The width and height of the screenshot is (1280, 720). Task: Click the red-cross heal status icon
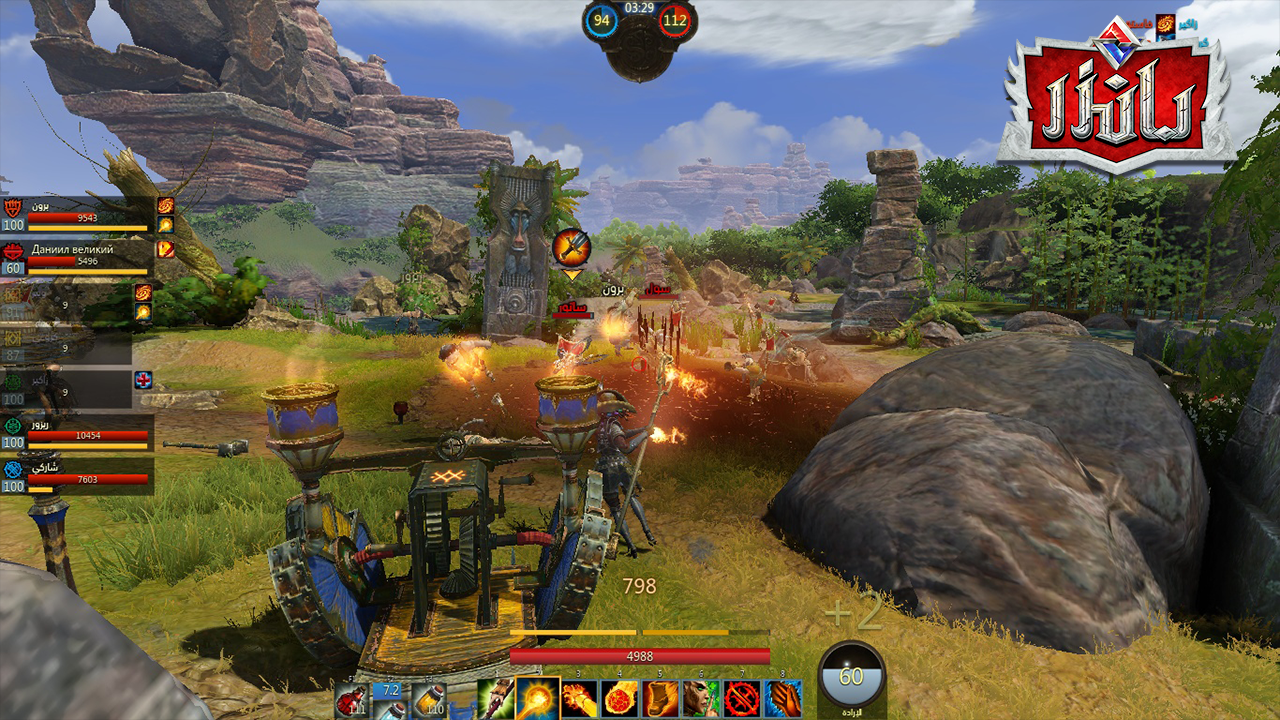click(143, 380)
